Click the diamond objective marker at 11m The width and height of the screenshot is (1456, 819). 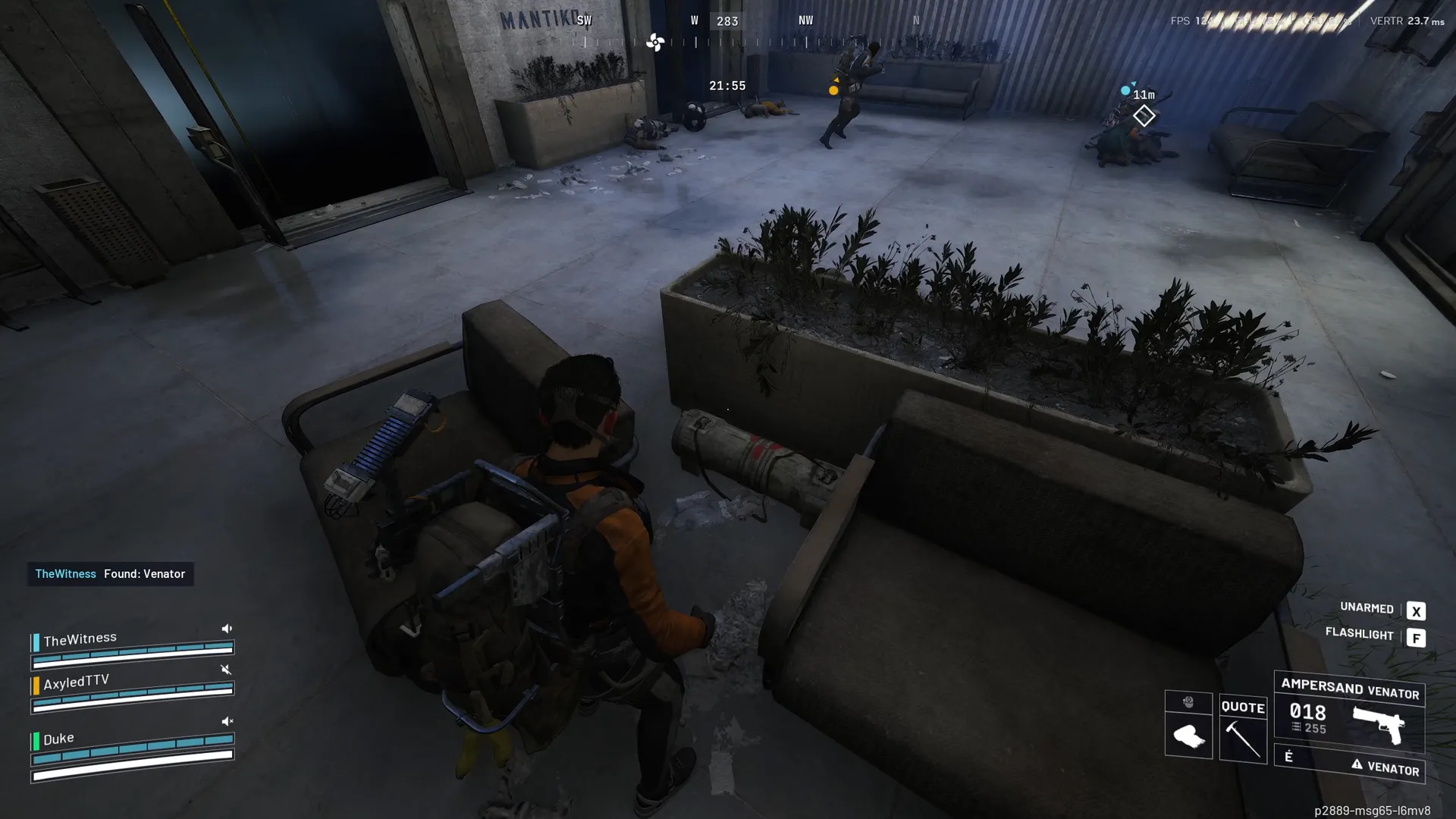(1144, 116)
